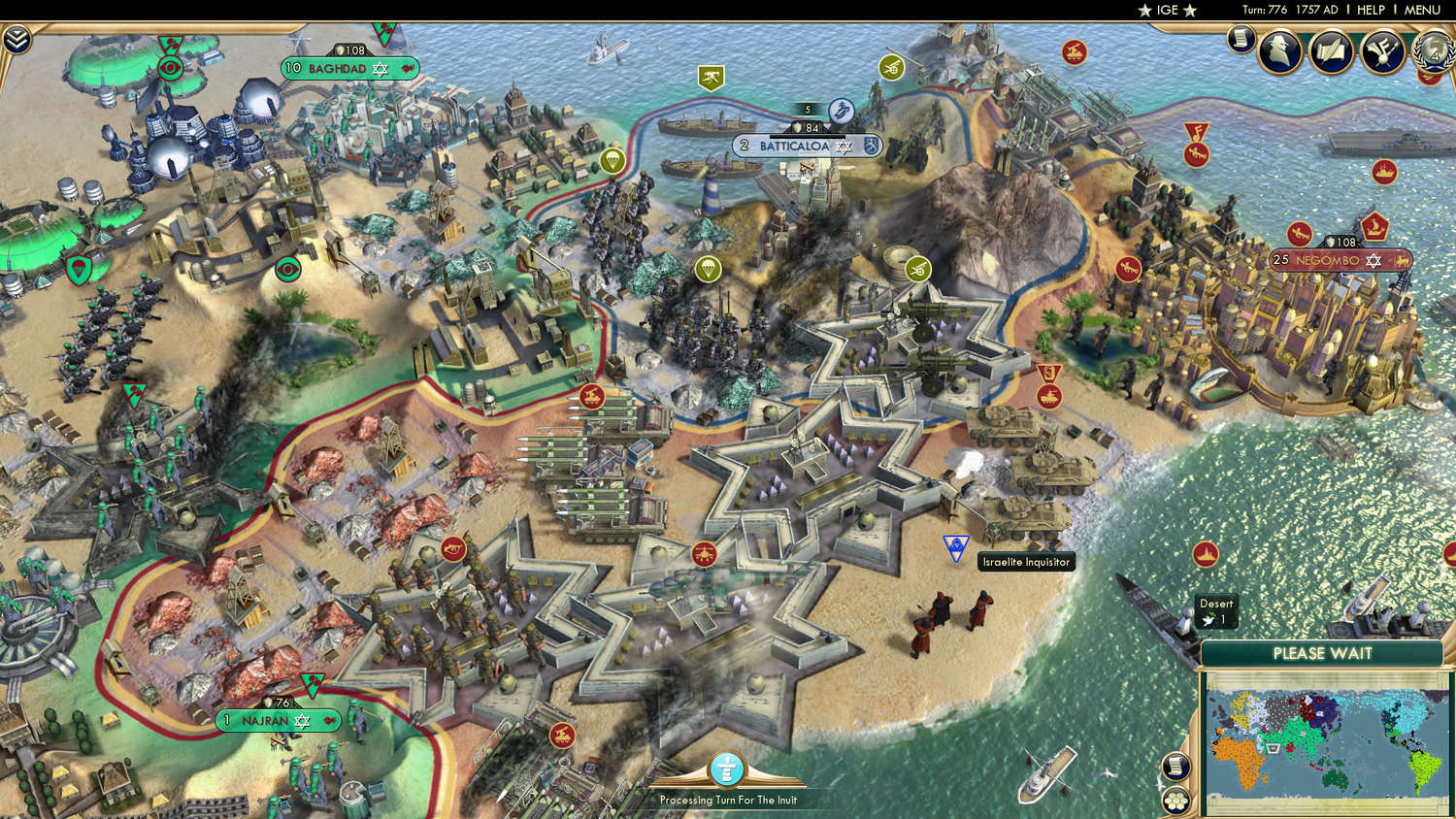Click the world minimap thumbnail
Image resolution: width=1456 pixels, height=819 pixels.
[1325, 742]
